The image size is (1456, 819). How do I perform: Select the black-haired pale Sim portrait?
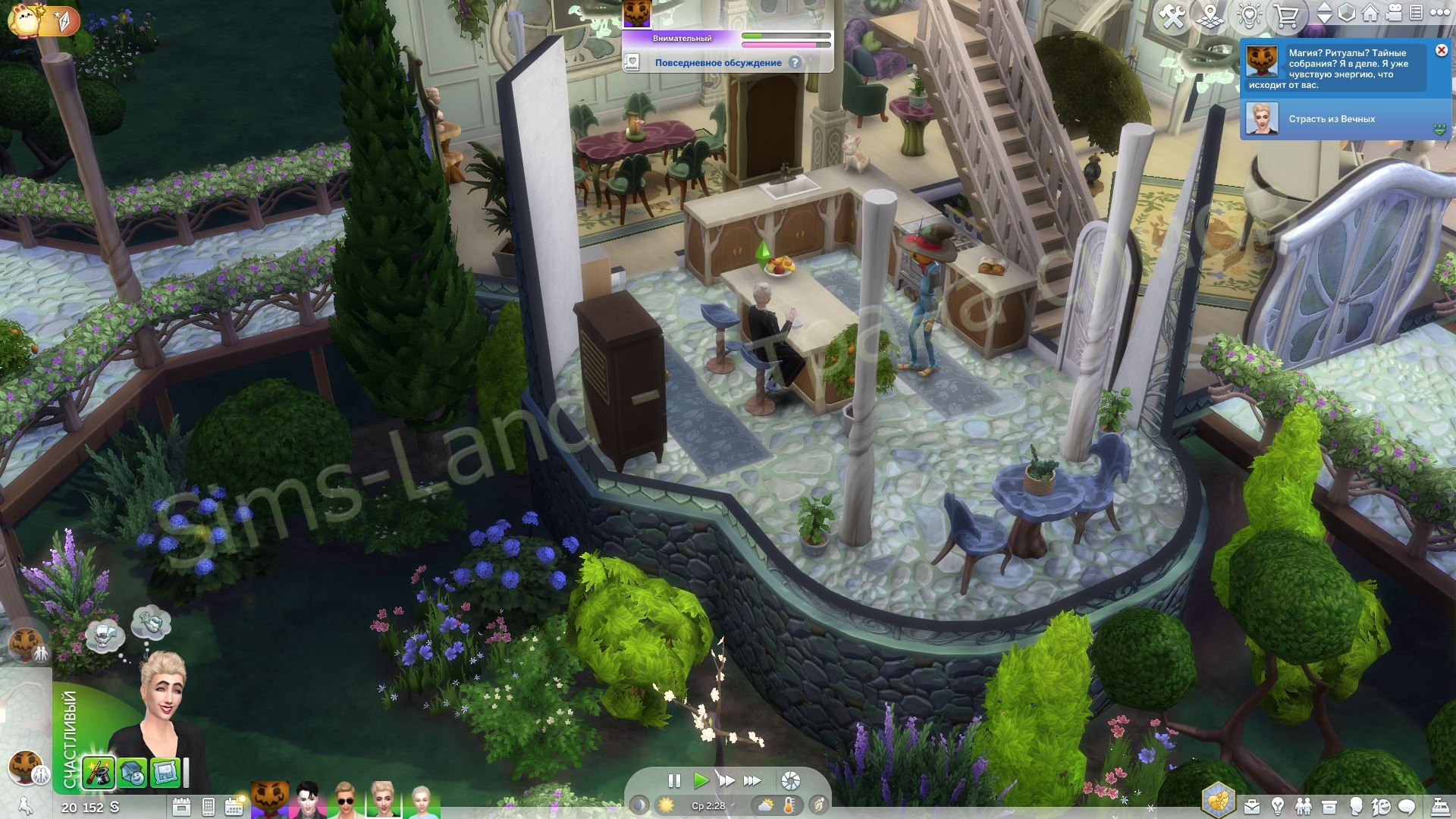309,801
